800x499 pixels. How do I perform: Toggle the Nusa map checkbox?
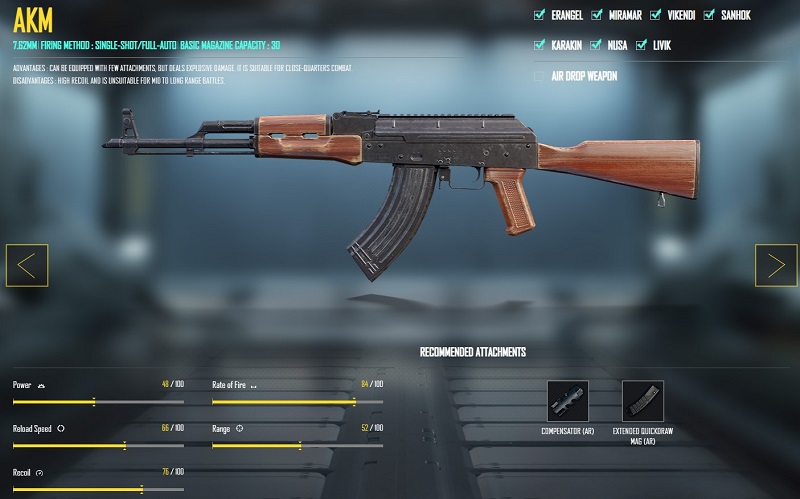(597, 45)
